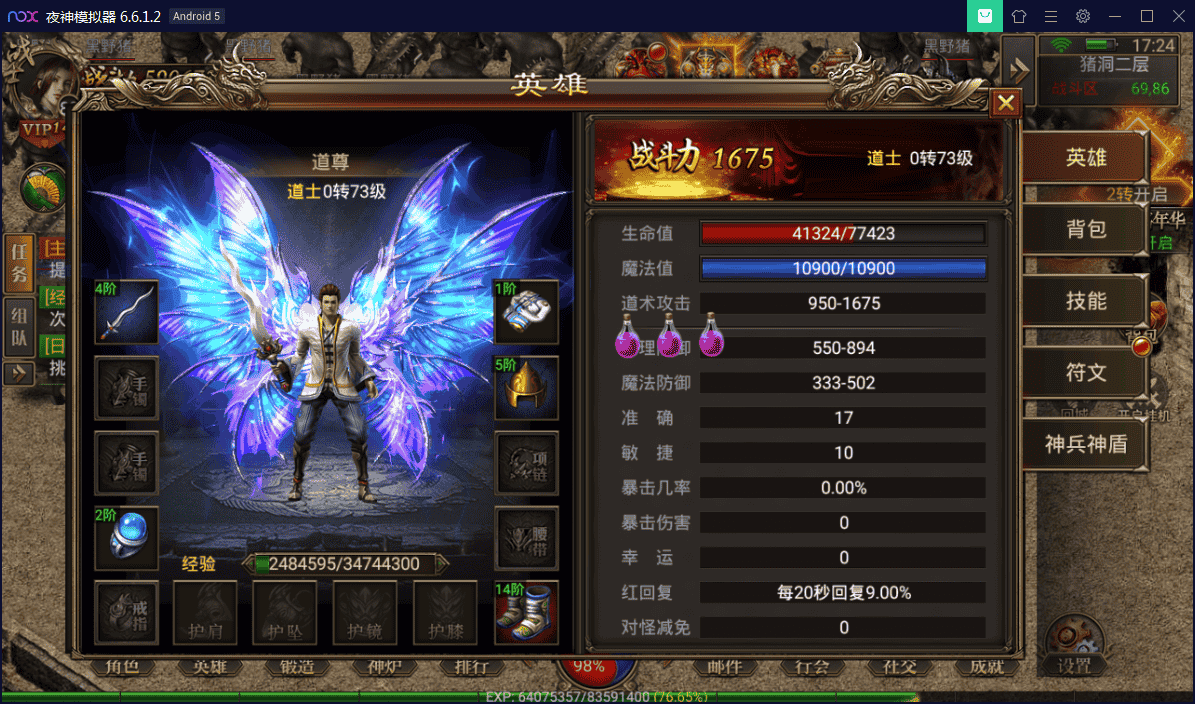Click the empty 腰带 belt slot
Screen dimensions: 1195x704
pos(526,538)
